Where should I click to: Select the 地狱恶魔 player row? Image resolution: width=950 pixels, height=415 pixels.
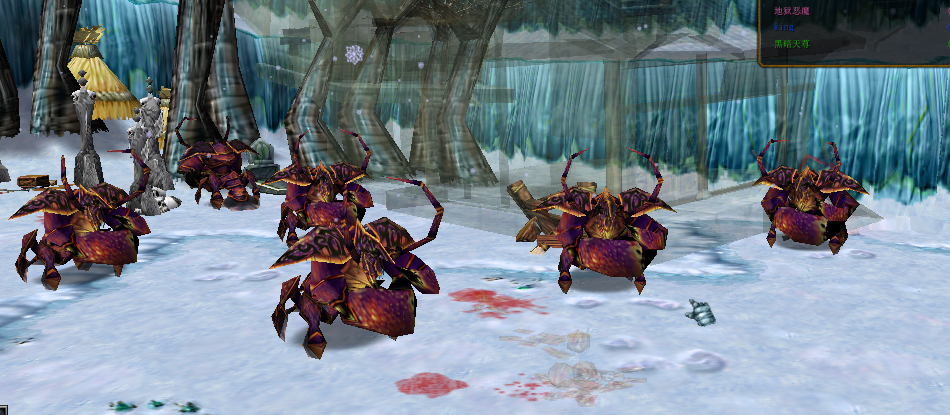coord(792,11)
